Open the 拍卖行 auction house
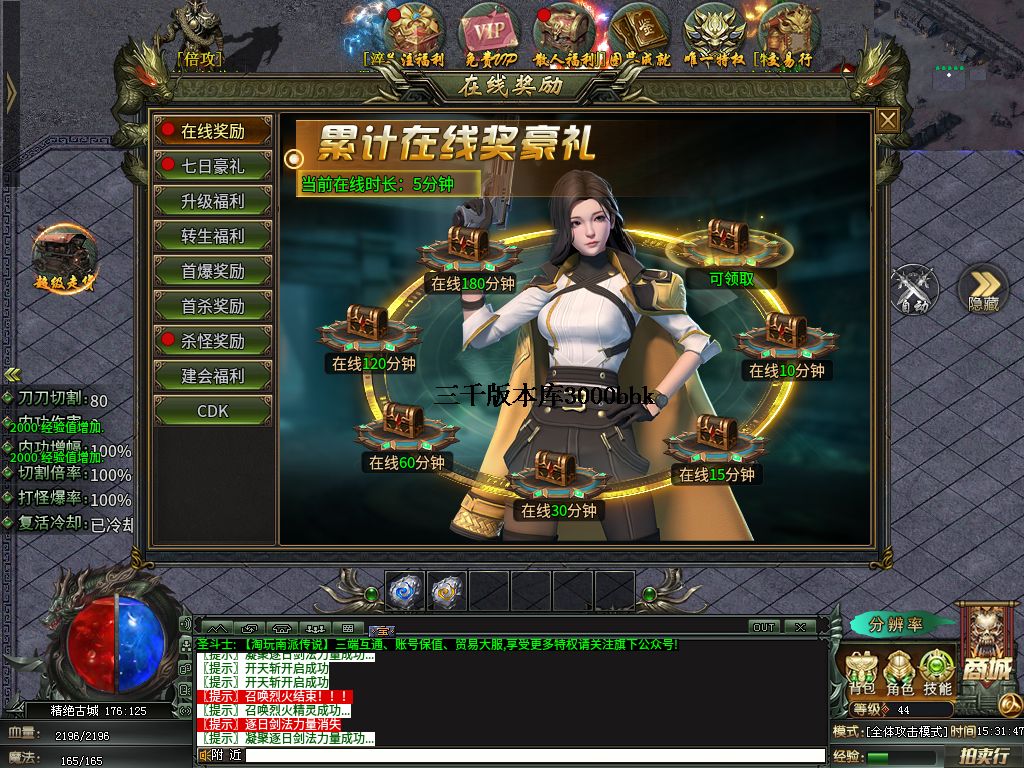 tap(983, 757)
